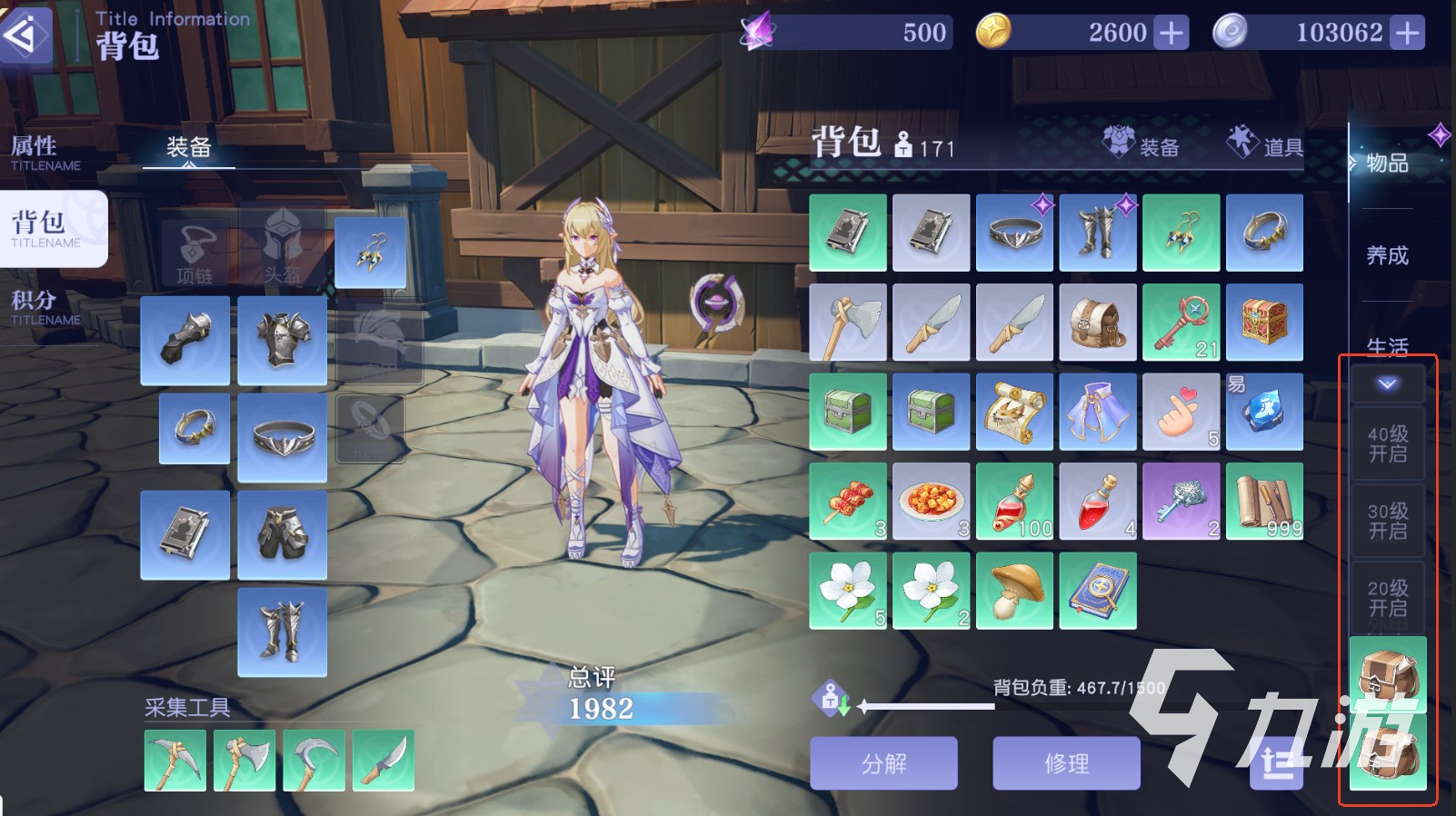Viewport: 1456px width, 816px height.
Task: Go back using the top-left arrow
Action: pos(25,35)
